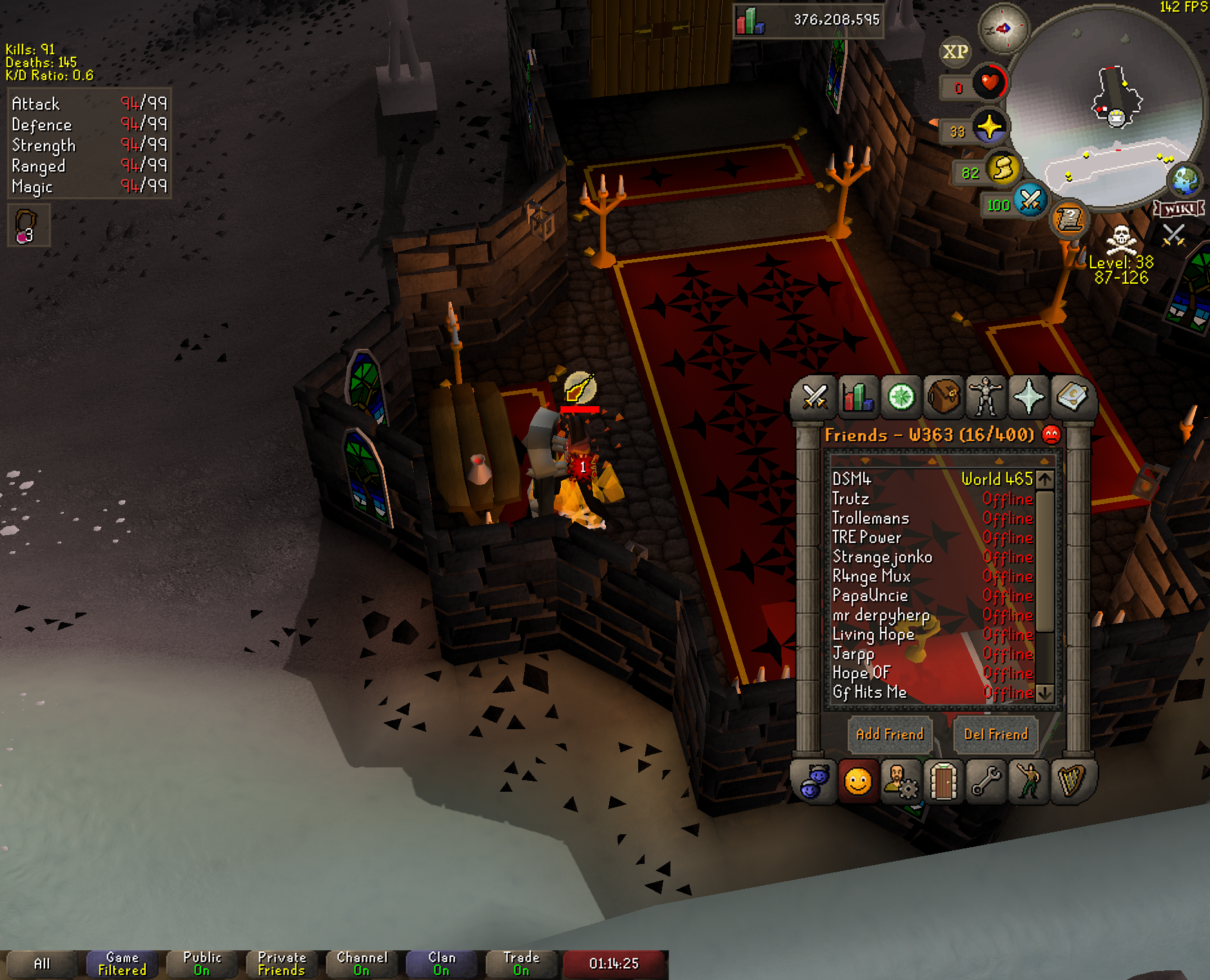1210x980 pixels.
Task: Open the Inventory backpack tab
Action: point(943,396)
